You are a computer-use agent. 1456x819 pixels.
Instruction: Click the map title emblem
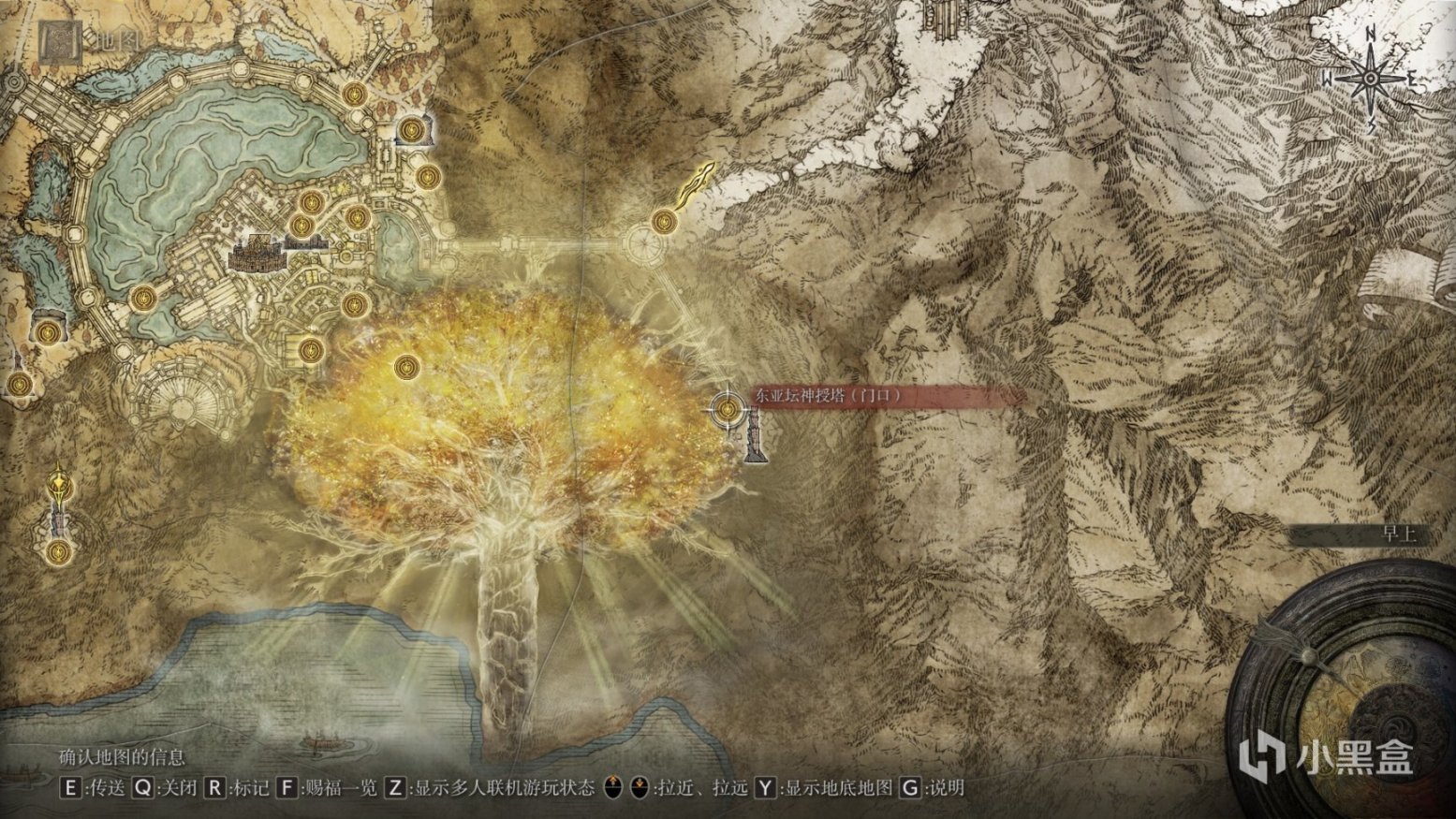[x=60, y=41]
